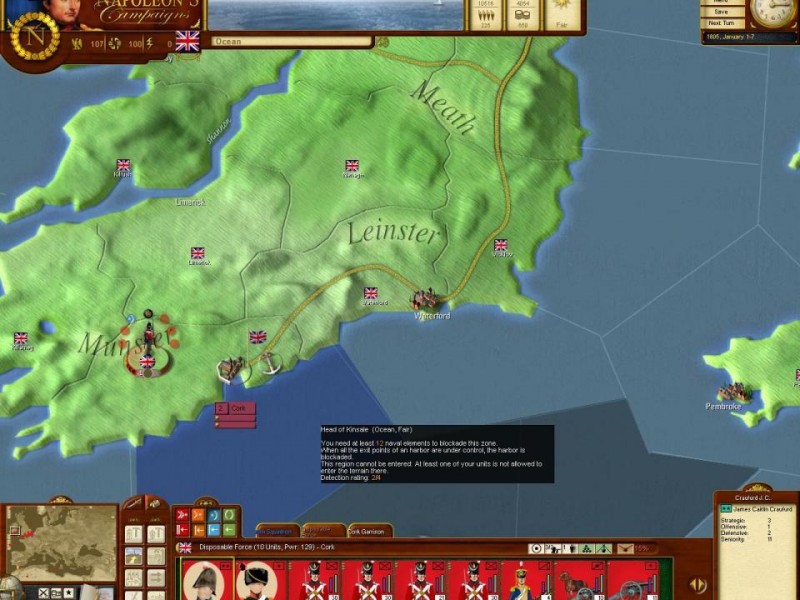This screenshot has height=600, width=800.
Task: Select the black shako officer unit card
Action: (x=259, y=580)
